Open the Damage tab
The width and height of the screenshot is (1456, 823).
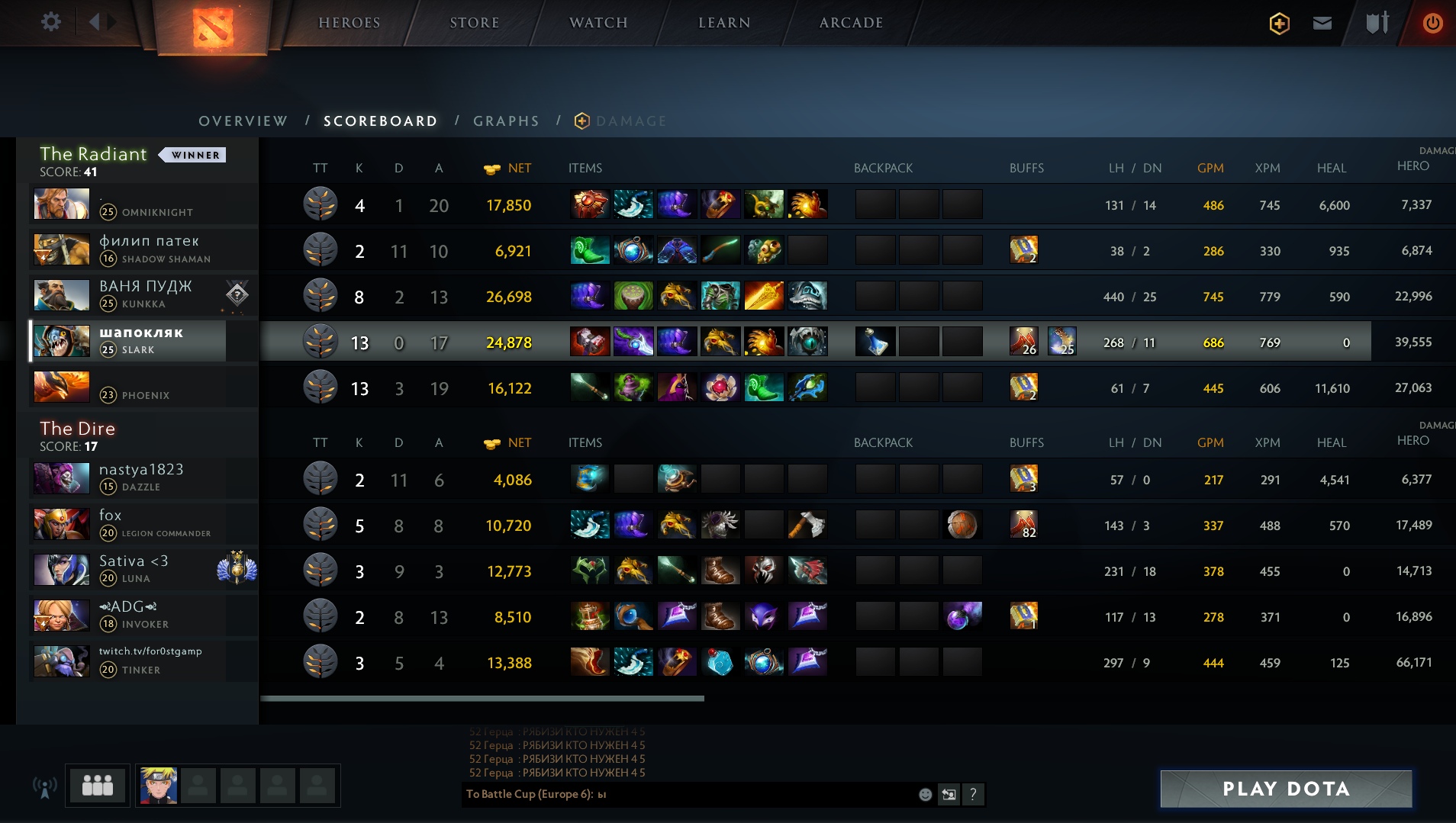630,121
